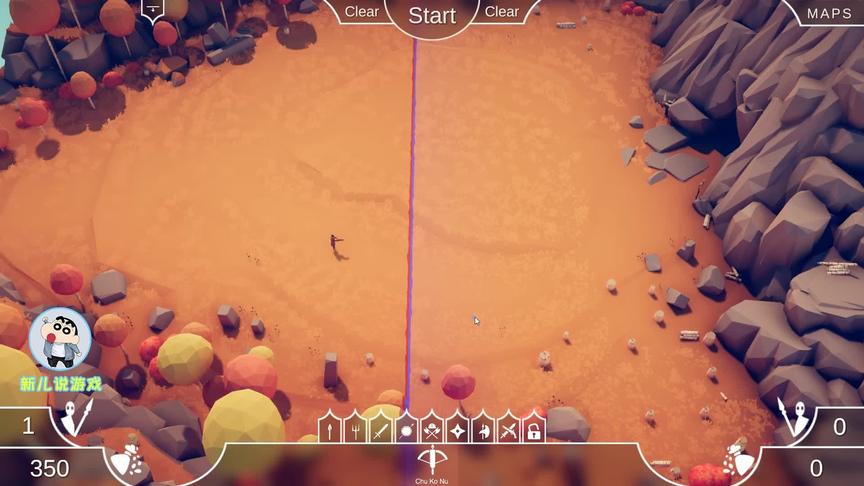Select the pitchfork unit category
This screenshot has height=486, width=864.
(x=355, y=430)
